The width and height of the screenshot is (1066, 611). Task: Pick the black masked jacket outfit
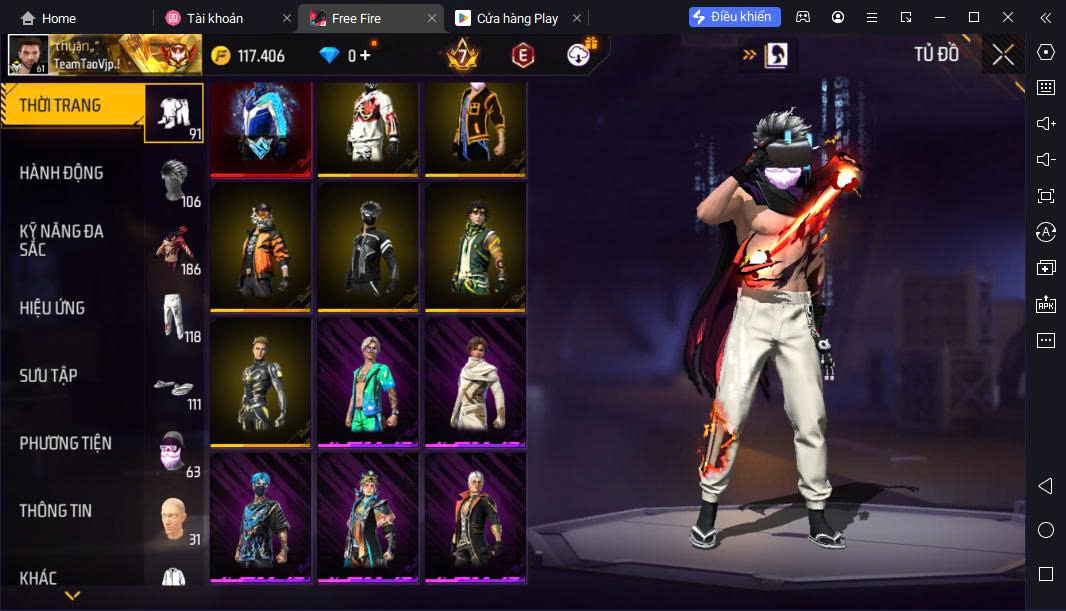point(368,245)
